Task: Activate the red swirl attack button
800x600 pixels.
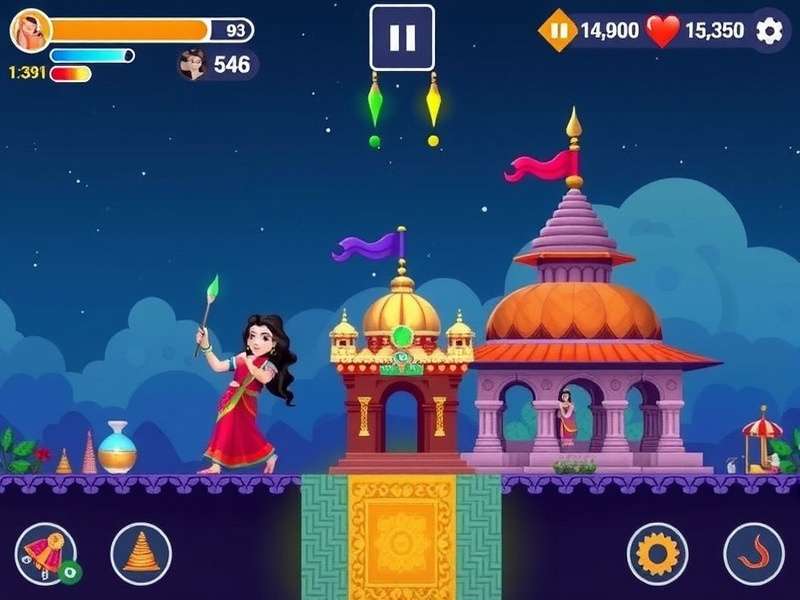Action: click(x=753, y=553)
